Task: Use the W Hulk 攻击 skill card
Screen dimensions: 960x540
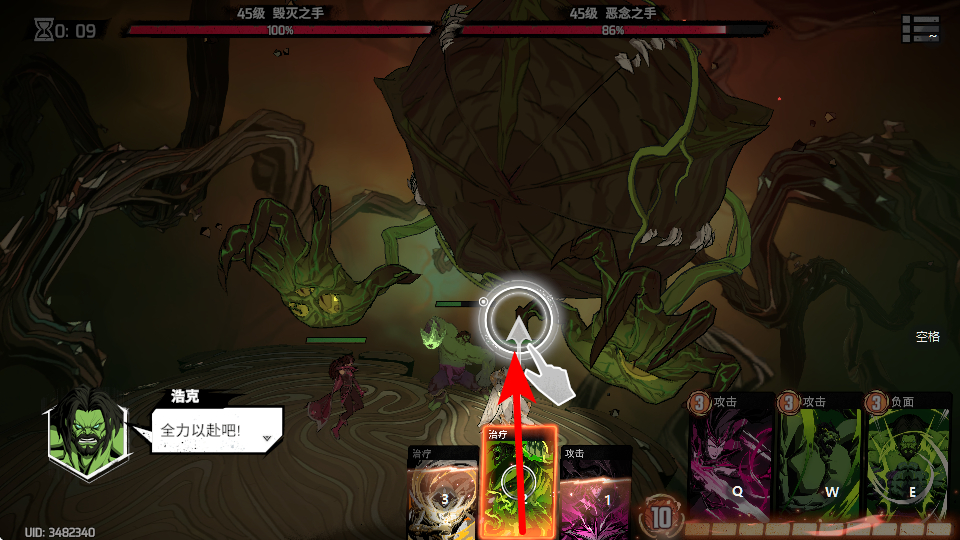Action: coord(818,458)
